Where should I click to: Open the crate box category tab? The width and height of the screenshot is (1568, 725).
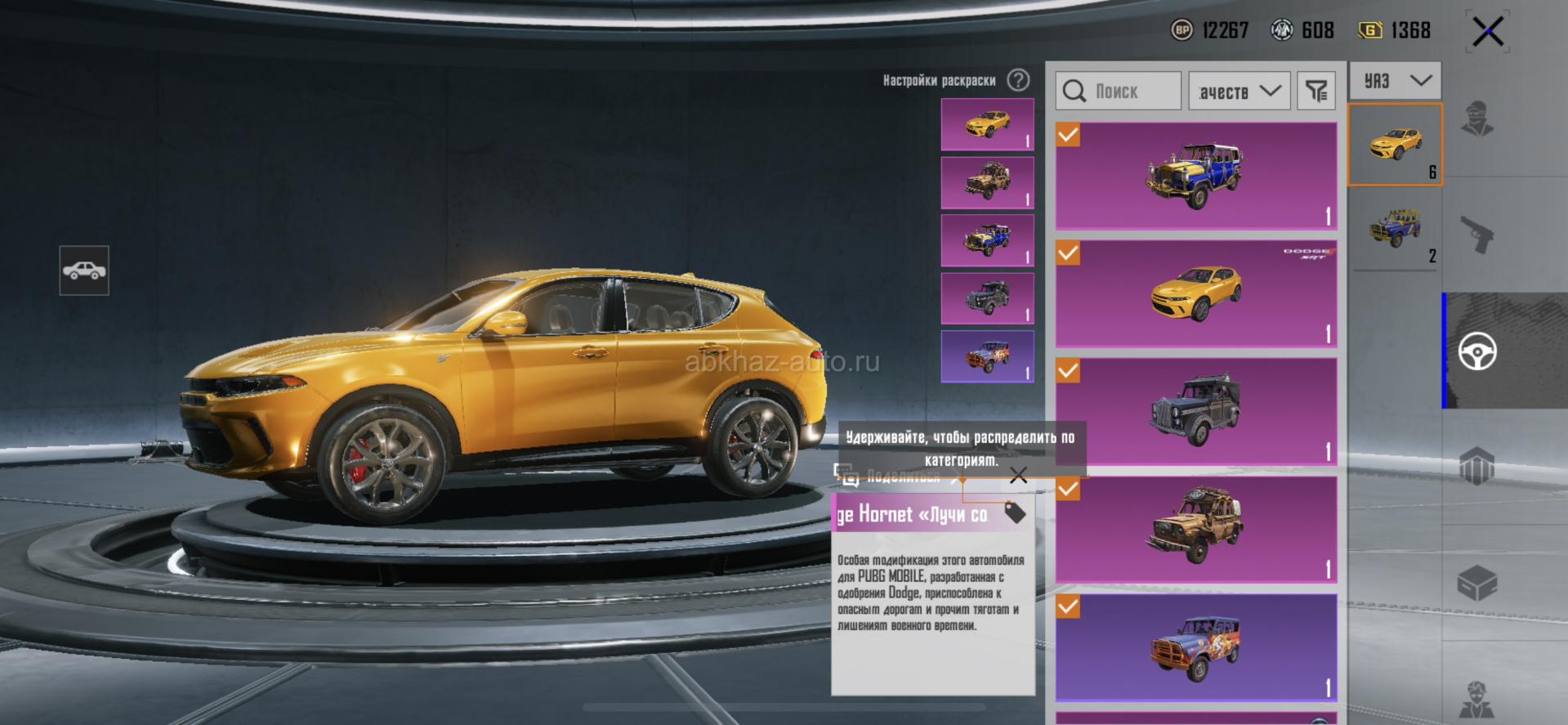[x=1477, y=584]
